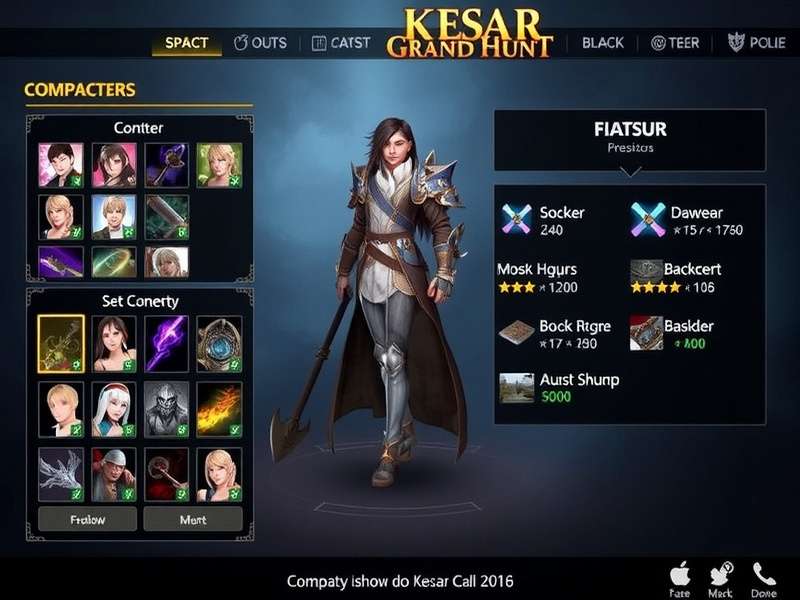Screen dimensions: 800x600
Task: Select the CATST tab
Action: coord(341,43)
